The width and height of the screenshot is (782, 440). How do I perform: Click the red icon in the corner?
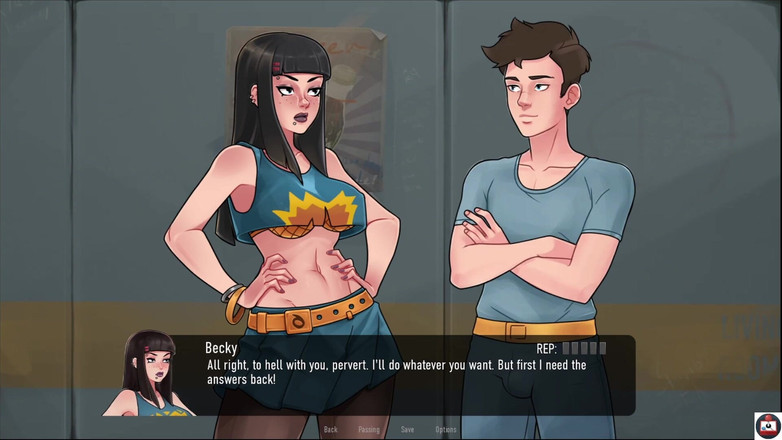[767, 425]
